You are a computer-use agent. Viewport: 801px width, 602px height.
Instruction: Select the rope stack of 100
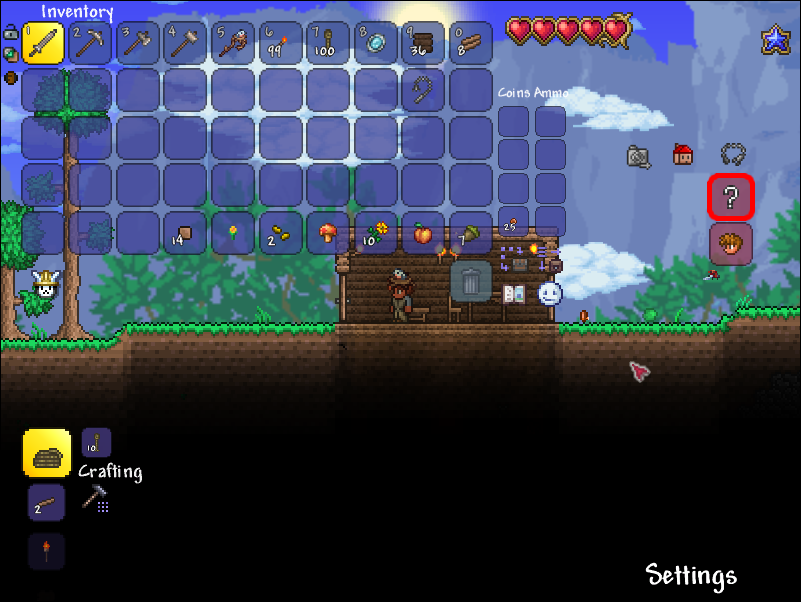click(328, 43)
